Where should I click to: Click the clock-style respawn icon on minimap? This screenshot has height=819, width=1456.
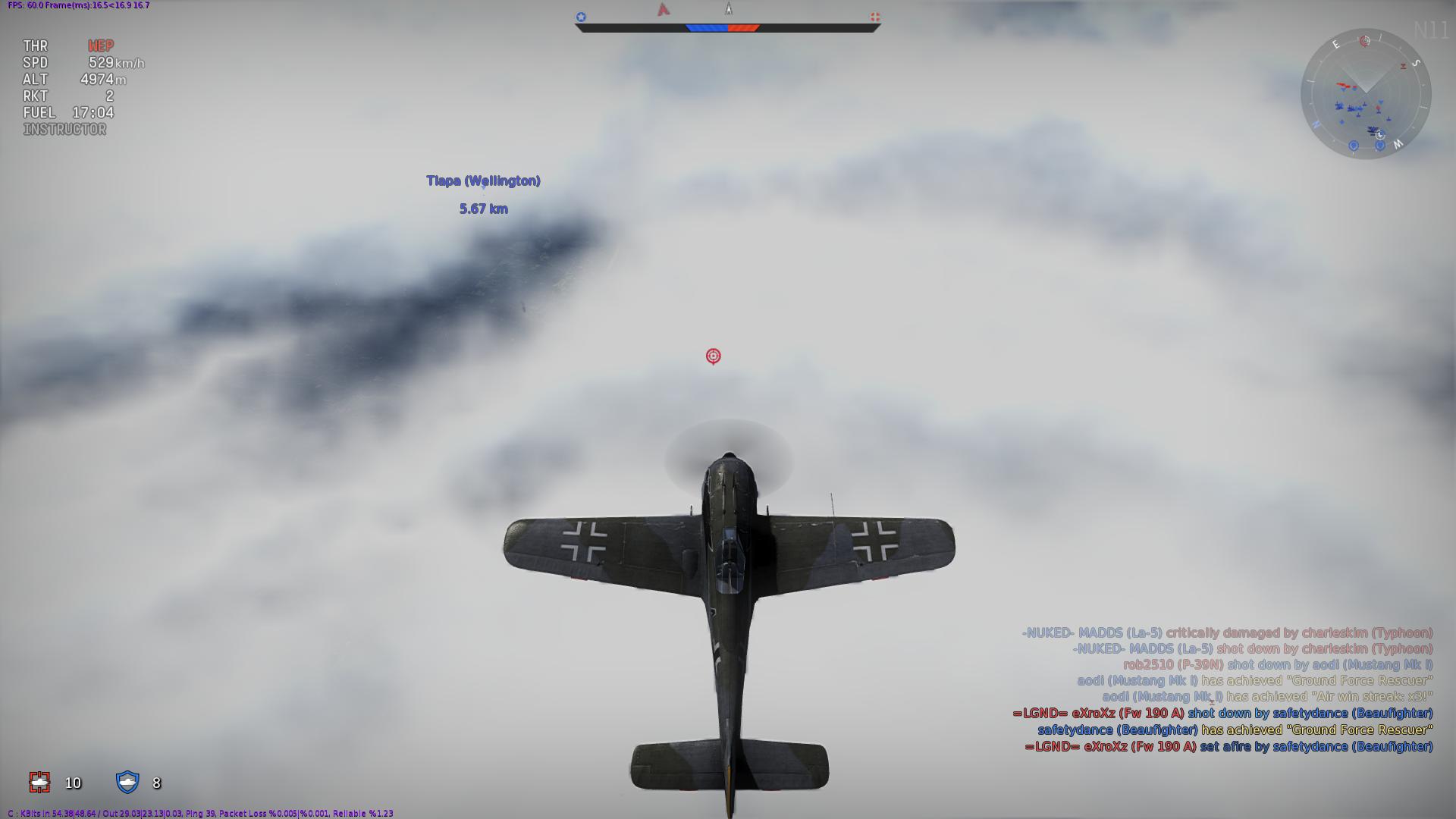[x=1380, y=135]
